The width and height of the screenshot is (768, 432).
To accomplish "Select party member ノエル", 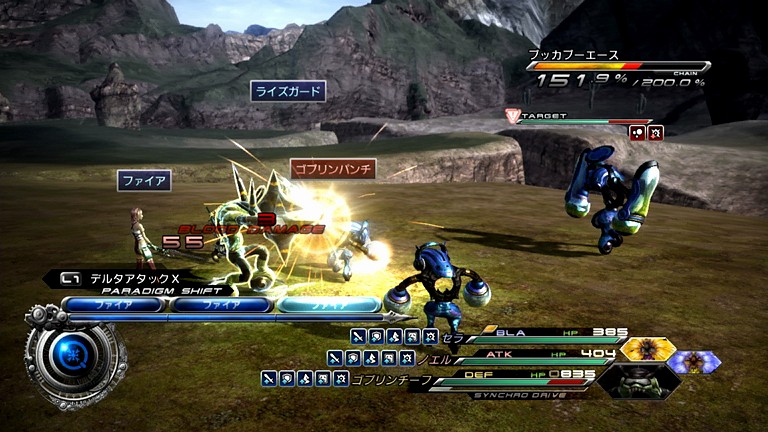I will pos(442,358).
